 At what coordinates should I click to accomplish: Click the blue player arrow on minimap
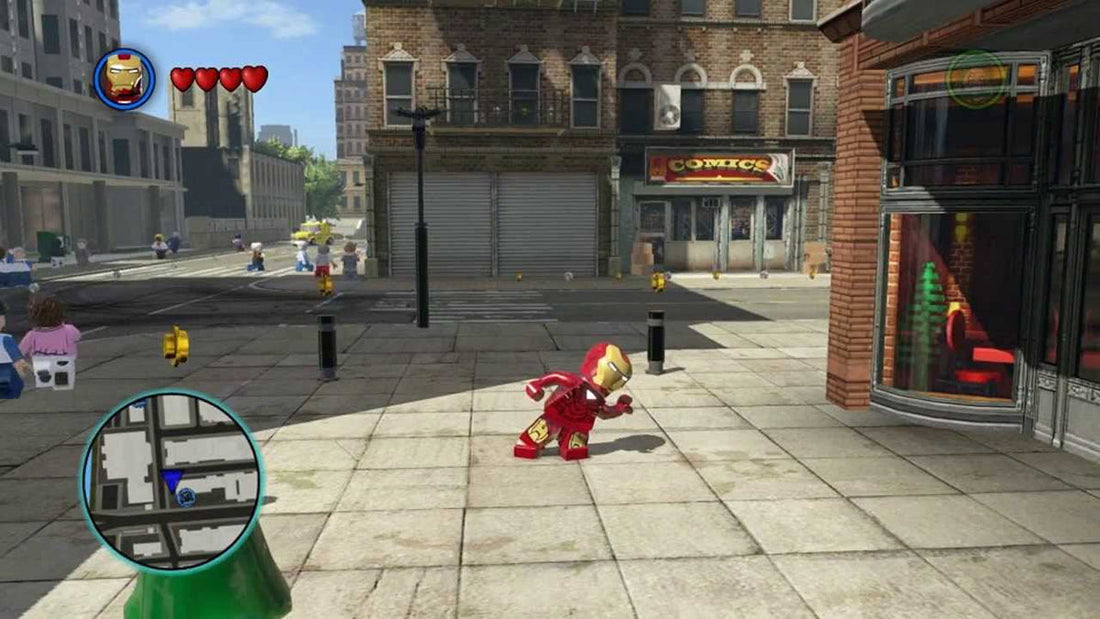coord(172,481)
